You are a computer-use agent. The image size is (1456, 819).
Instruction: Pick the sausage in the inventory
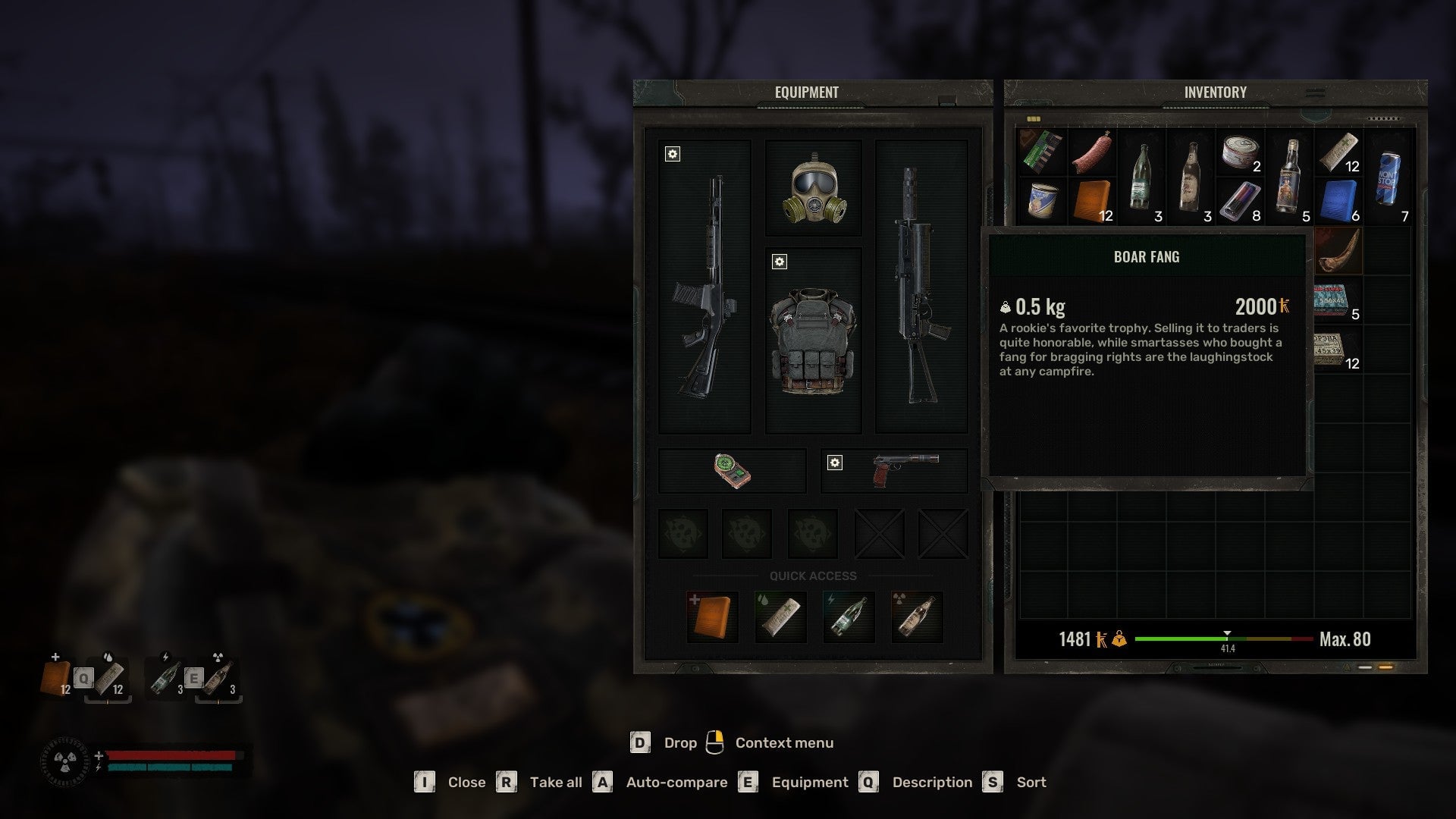coord(1091,152)
